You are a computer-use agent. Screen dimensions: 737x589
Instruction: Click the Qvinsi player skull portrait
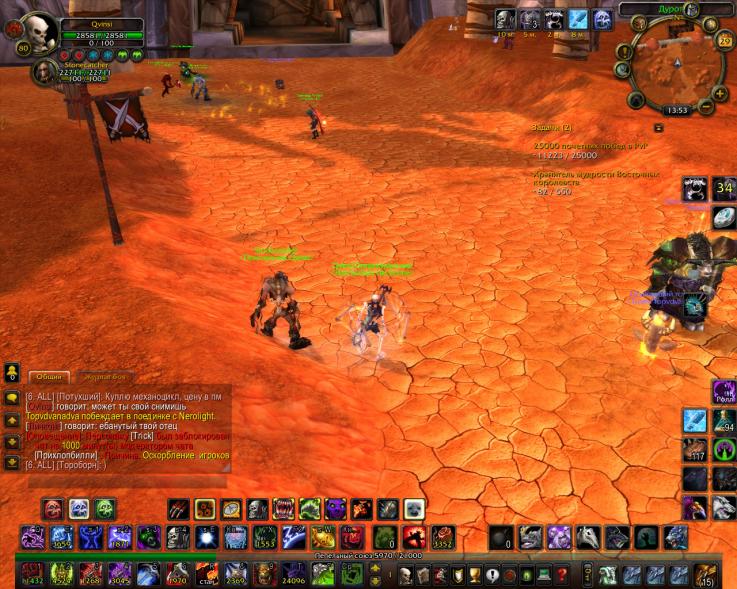tap(37, 33)
